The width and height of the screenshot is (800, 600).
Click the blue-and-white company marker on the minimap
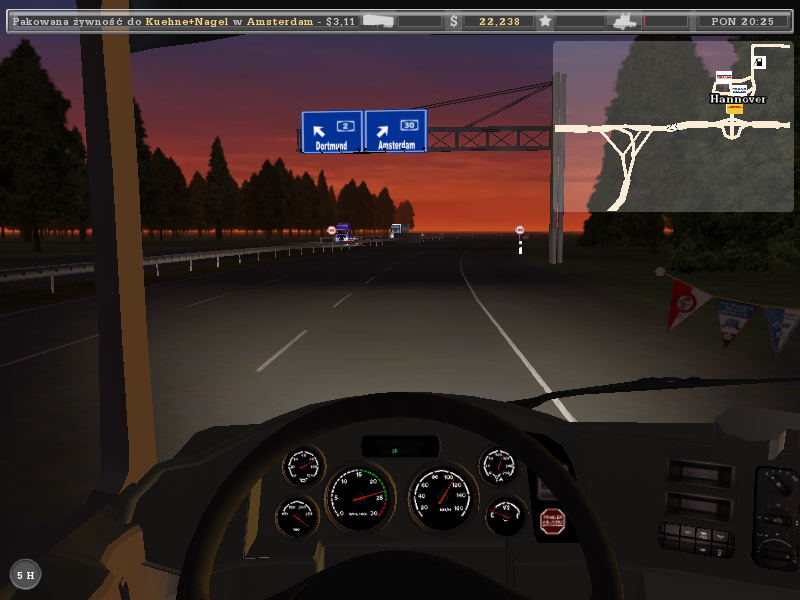(738, 89)
